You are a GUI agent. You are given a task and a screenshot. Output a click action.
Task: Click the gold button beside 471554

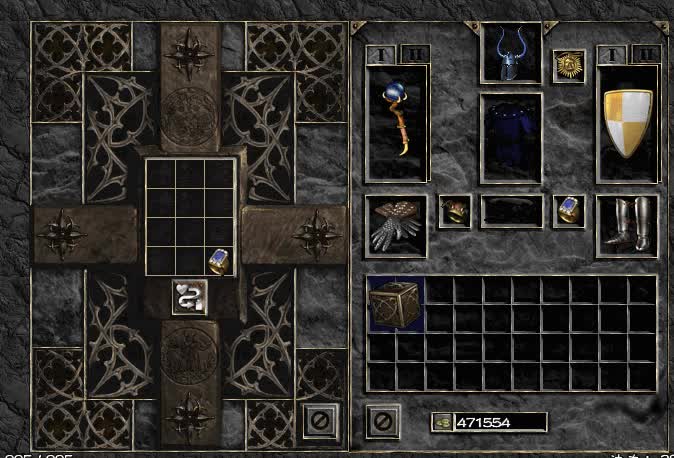[x=441, y=422]
